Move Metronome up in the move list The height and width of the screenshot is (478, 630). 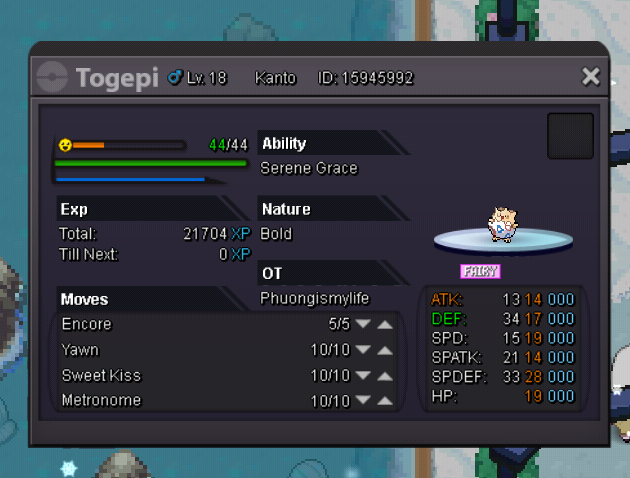[385, 401]
